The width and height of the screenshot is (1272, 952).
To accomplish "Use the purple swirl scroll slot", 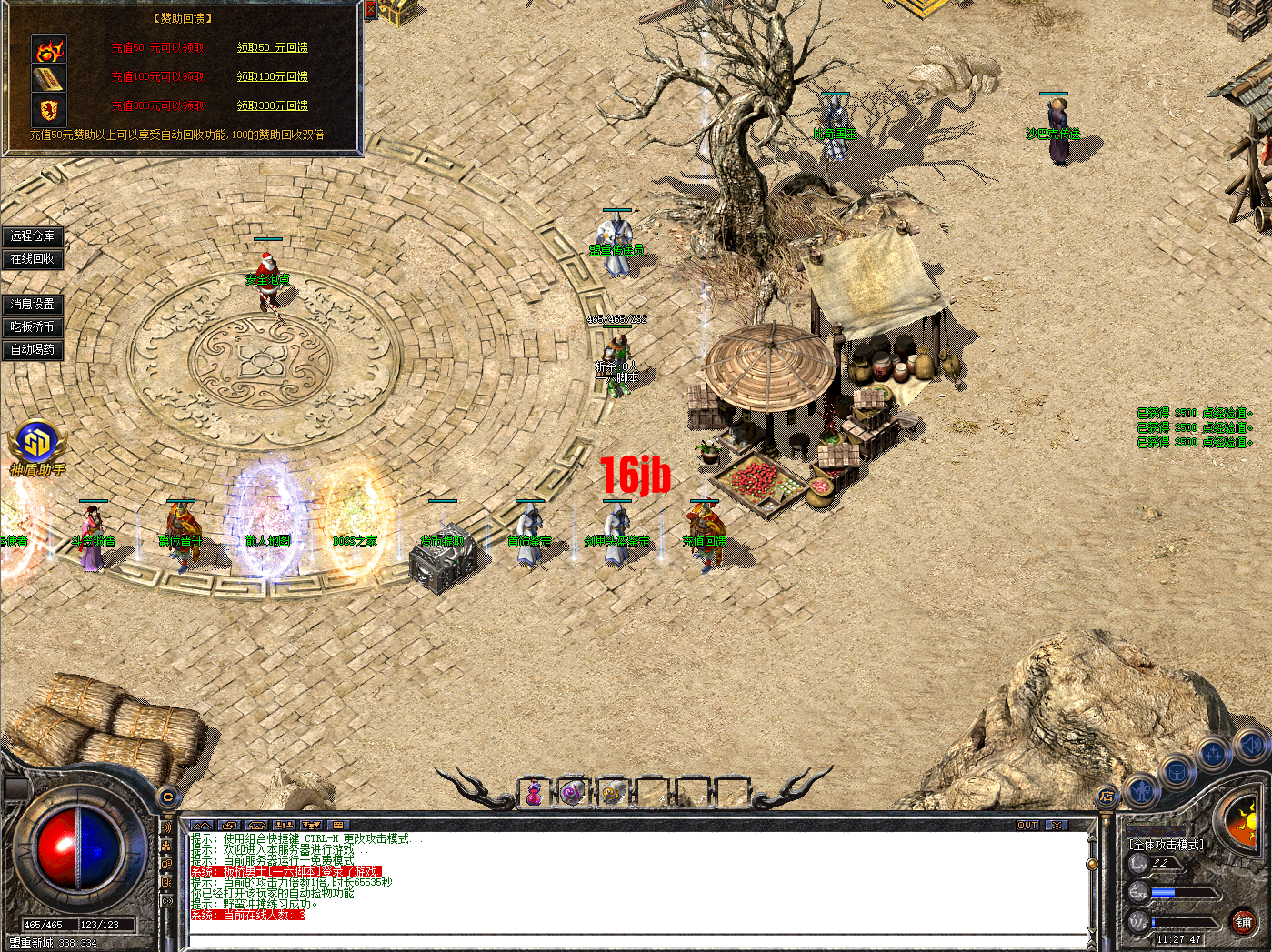I will [x=572, y=794].
